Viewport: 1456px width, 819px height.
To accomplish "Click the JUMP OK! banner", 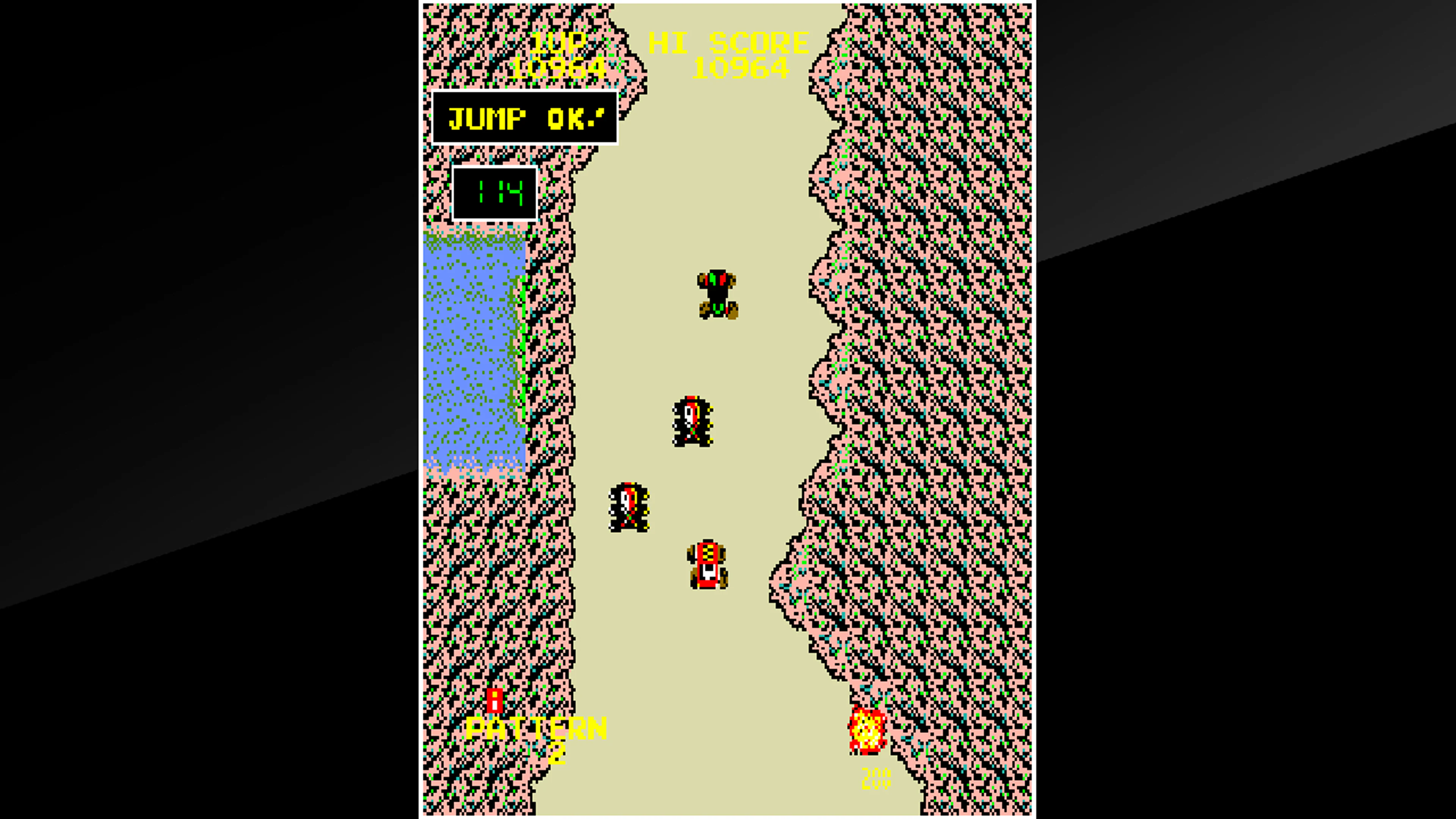I will pos(526,119).
